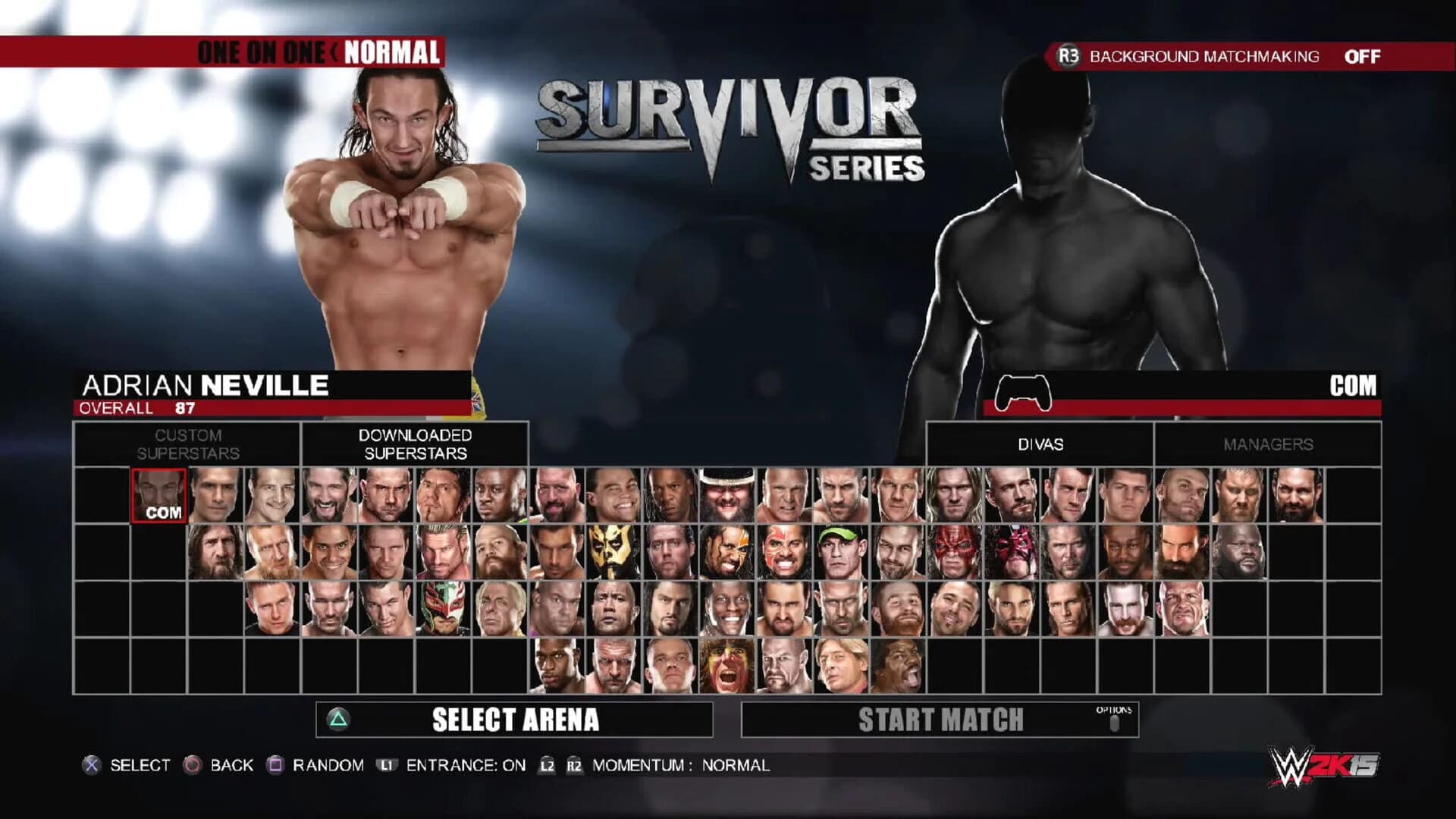Toggle Entrance: ON option
The height and width of the screenshot is (819, 1456).
point(463,765)
